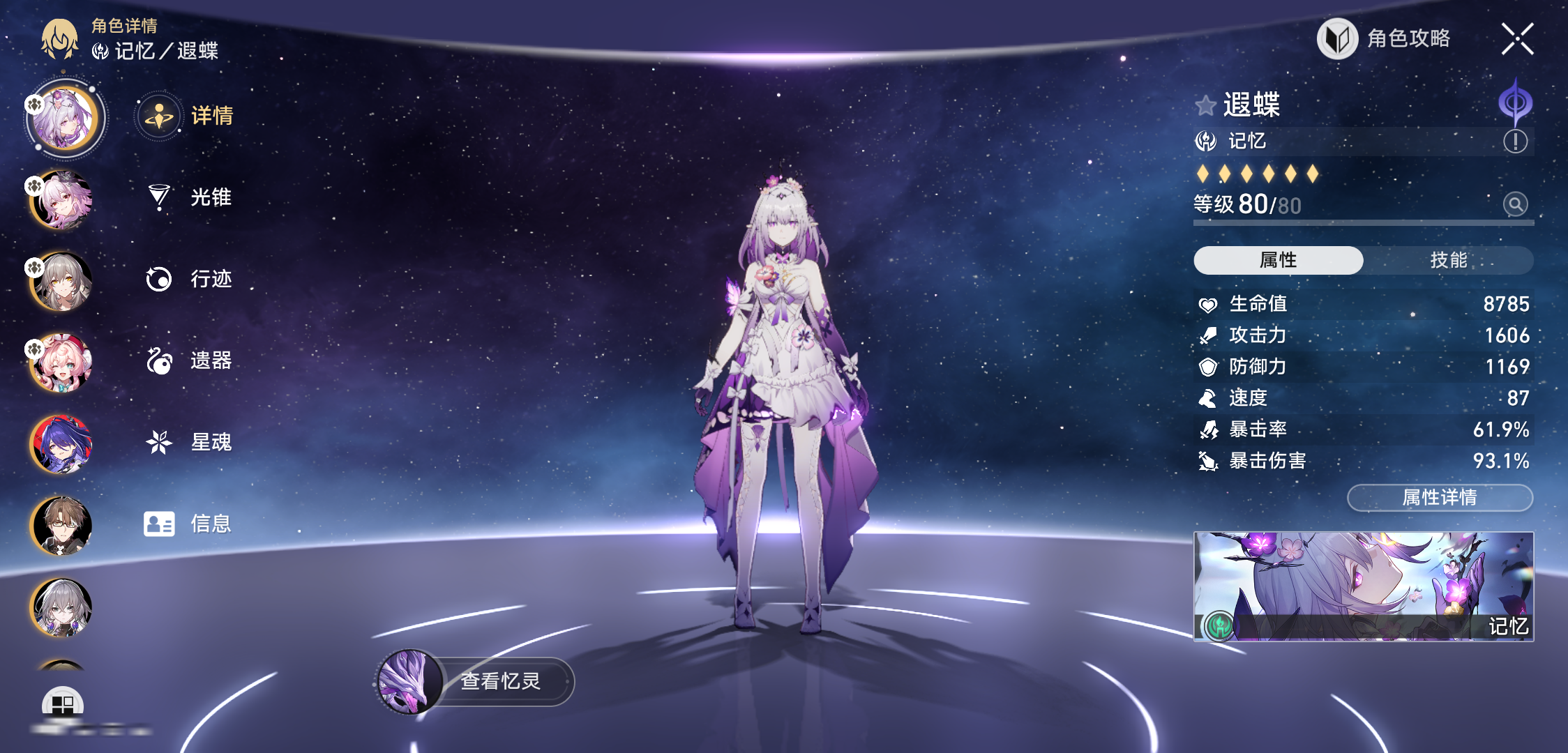Image resolution: width=1568 pixels, height=753 pixels.
Task: Close the character details screen
Action: tap(1517, 39)
